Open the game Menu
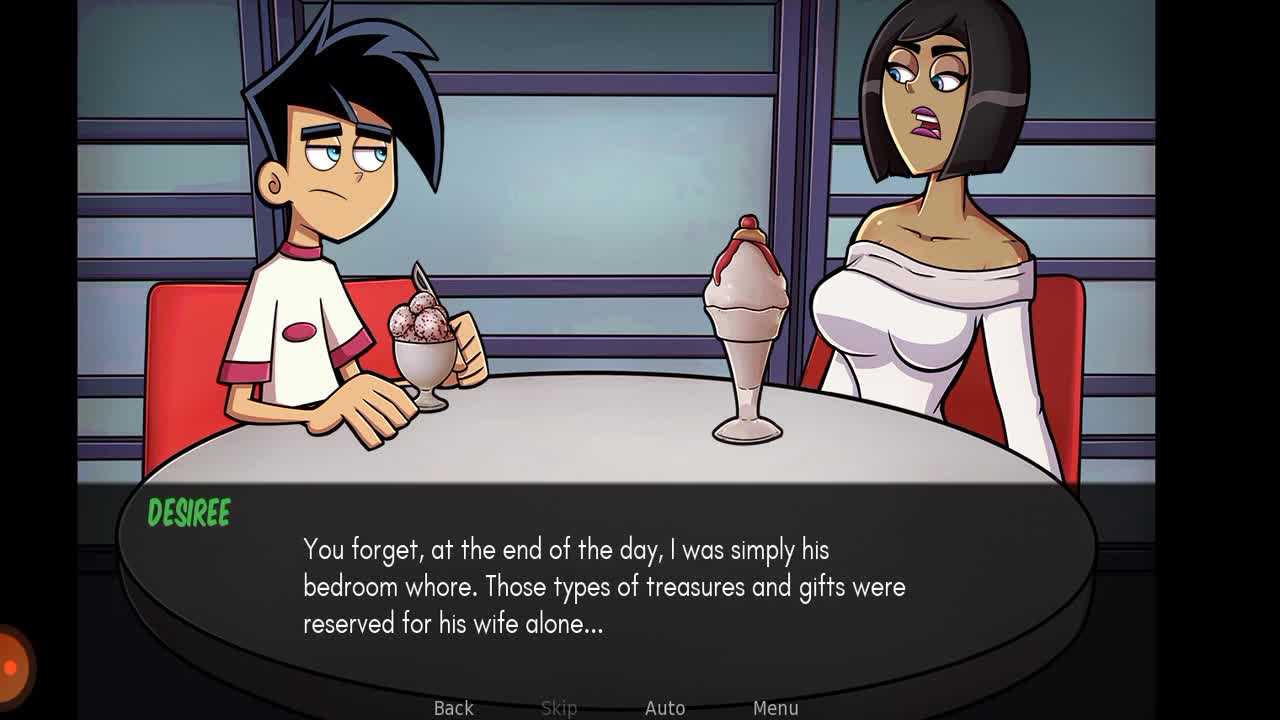Screen dimensions: 1280x720 (775, 707)
